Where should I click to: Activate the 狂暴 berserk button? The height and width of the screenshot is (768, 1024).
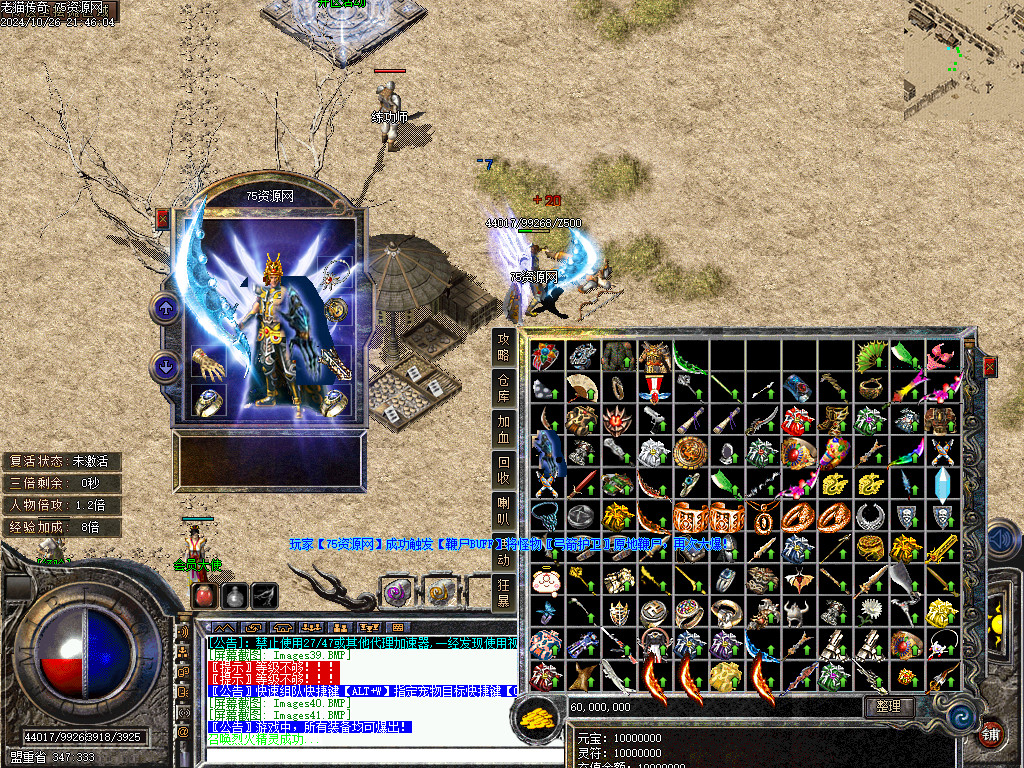pos(505,593)
